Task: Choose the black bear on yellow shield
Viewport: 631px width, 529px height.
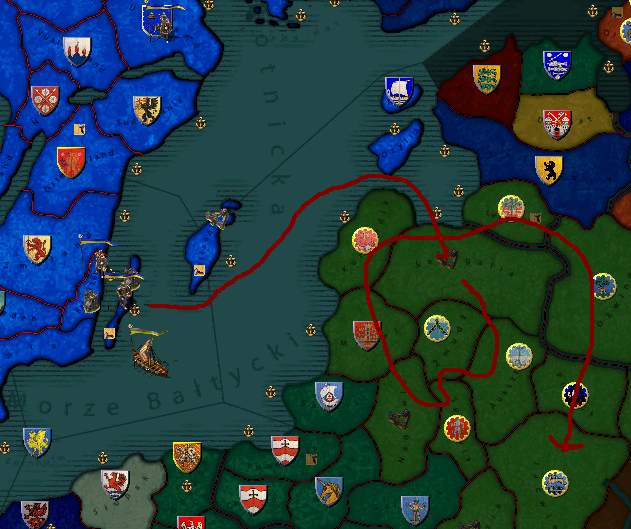Action: click(x=548, y=168)
